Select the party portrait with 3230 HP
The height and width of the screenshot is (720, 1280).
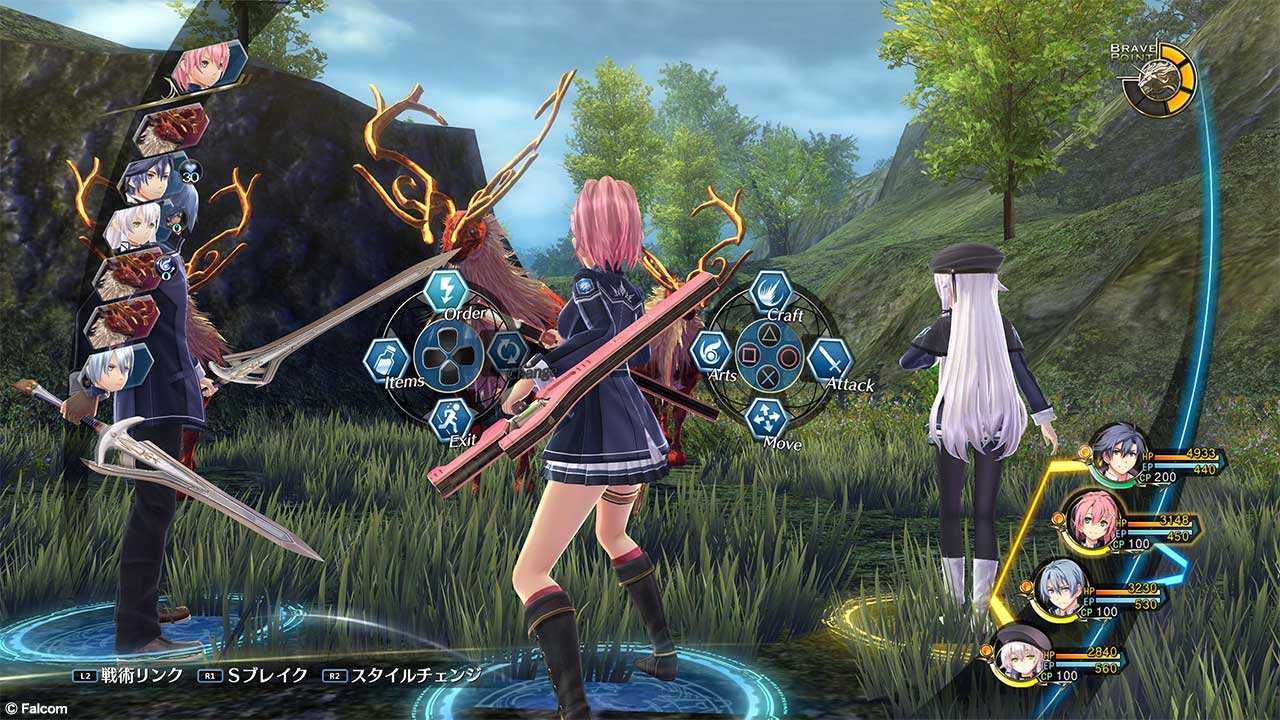(x=1059, y=587)
